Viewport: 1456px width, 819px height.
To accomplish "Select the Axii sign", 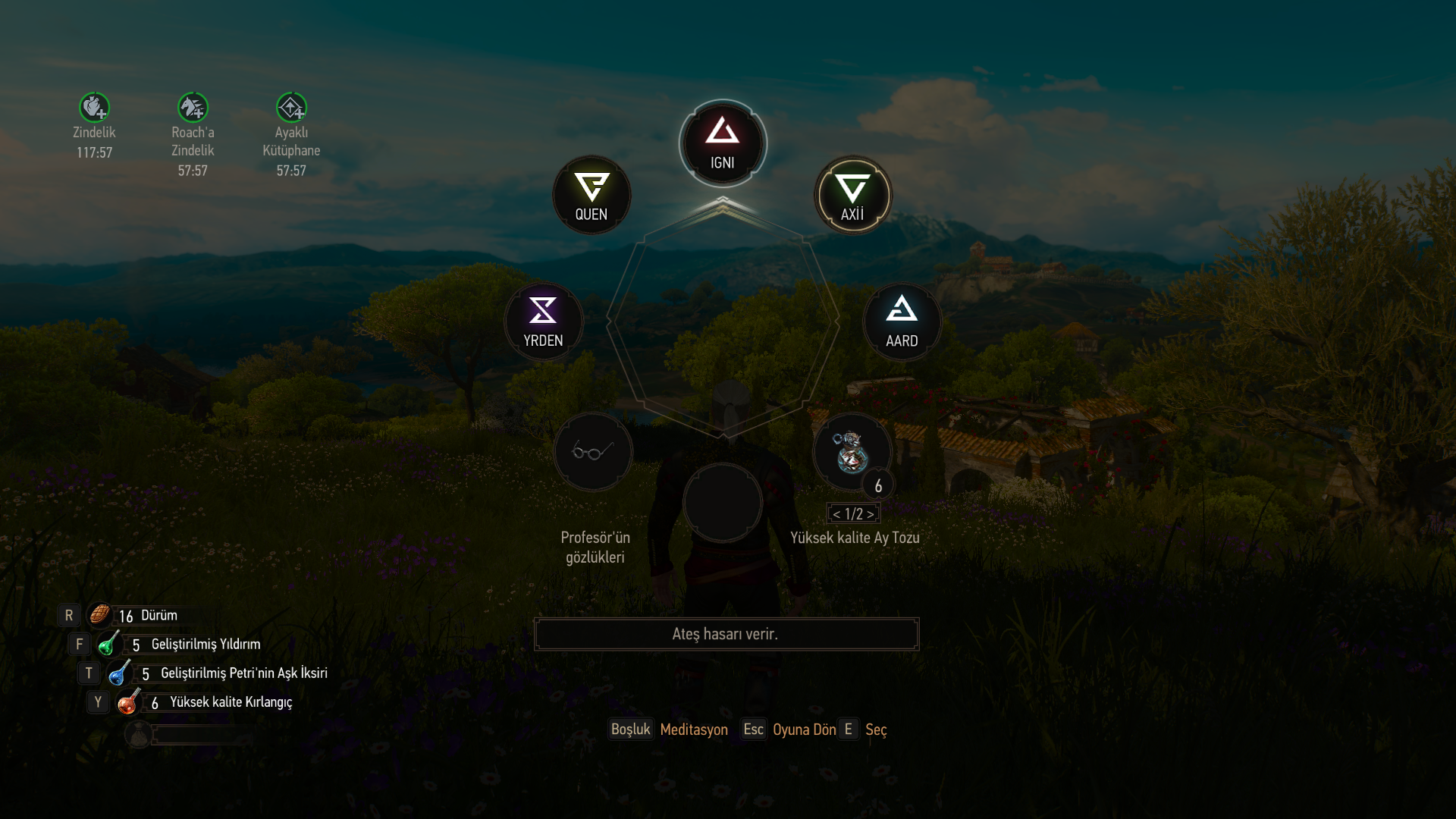I will click(x=852, y=195).
